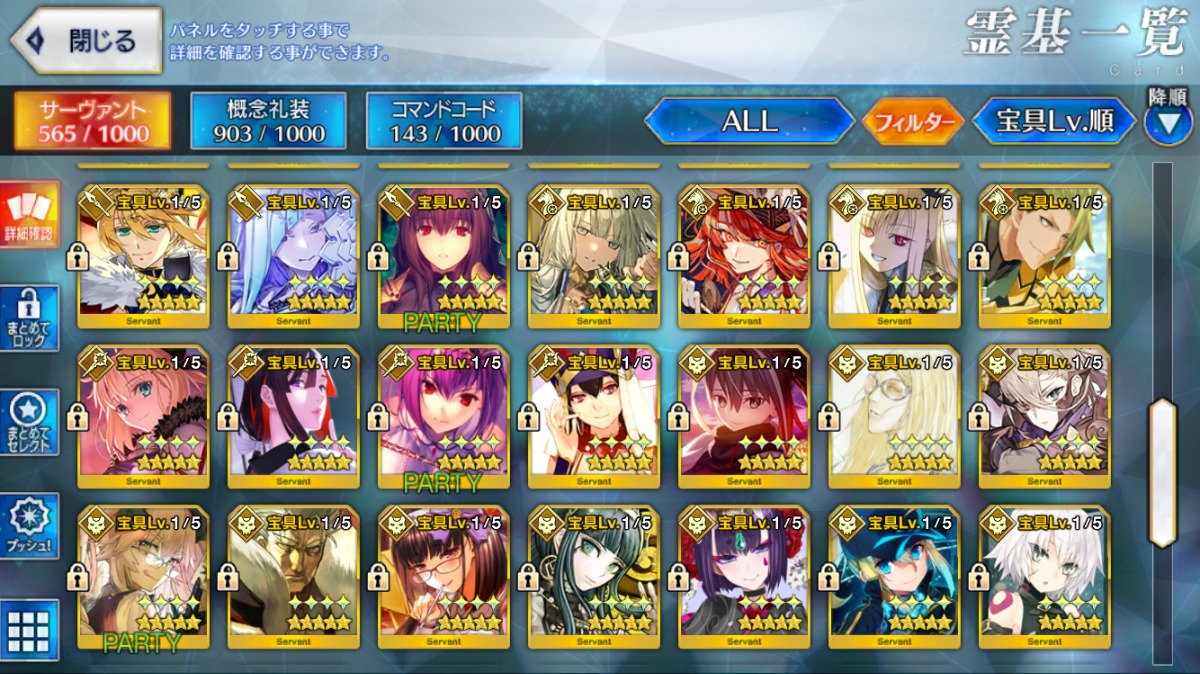Image resolution: width=1200 pixels, height=674 pixels.
Task: Select the ALL class filter
Action: [x=749, y=122]
